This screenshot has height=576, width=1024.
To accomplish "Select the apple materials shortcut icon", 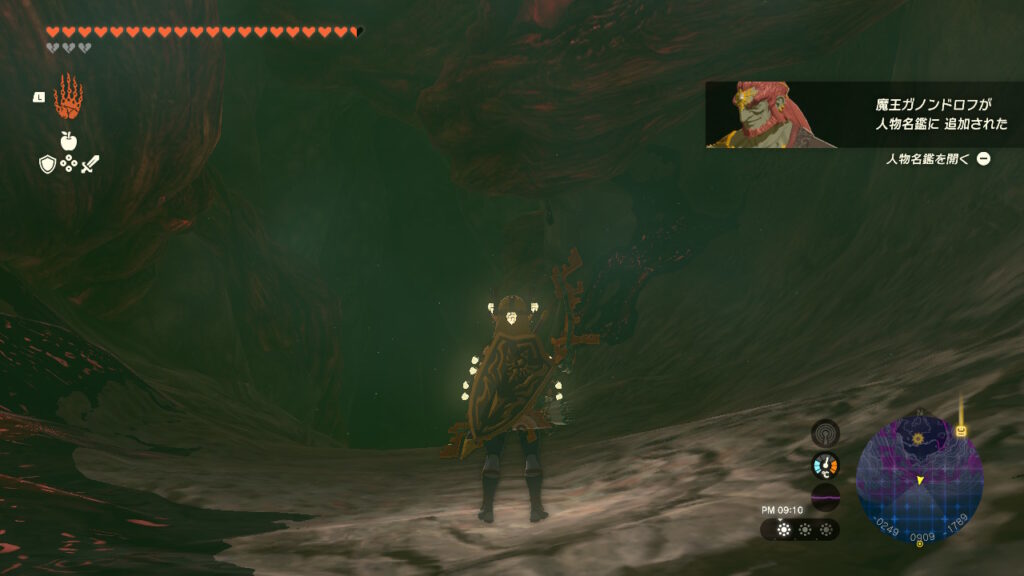I will [69, 141].
